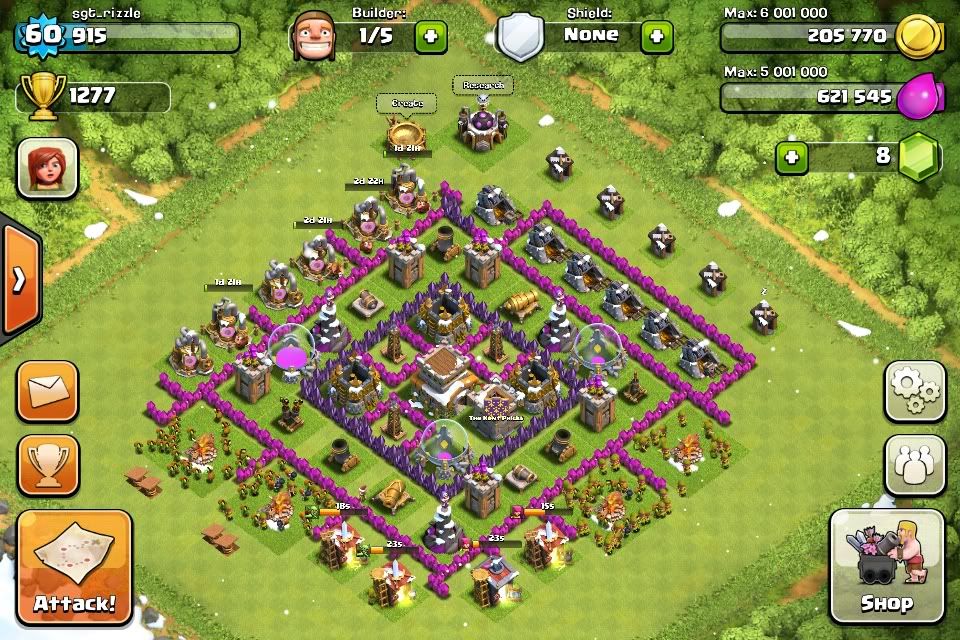The width and height of the screenshot is (960, 640).
Task: Open the Attack! map button
Action: [x=74, y=569]
